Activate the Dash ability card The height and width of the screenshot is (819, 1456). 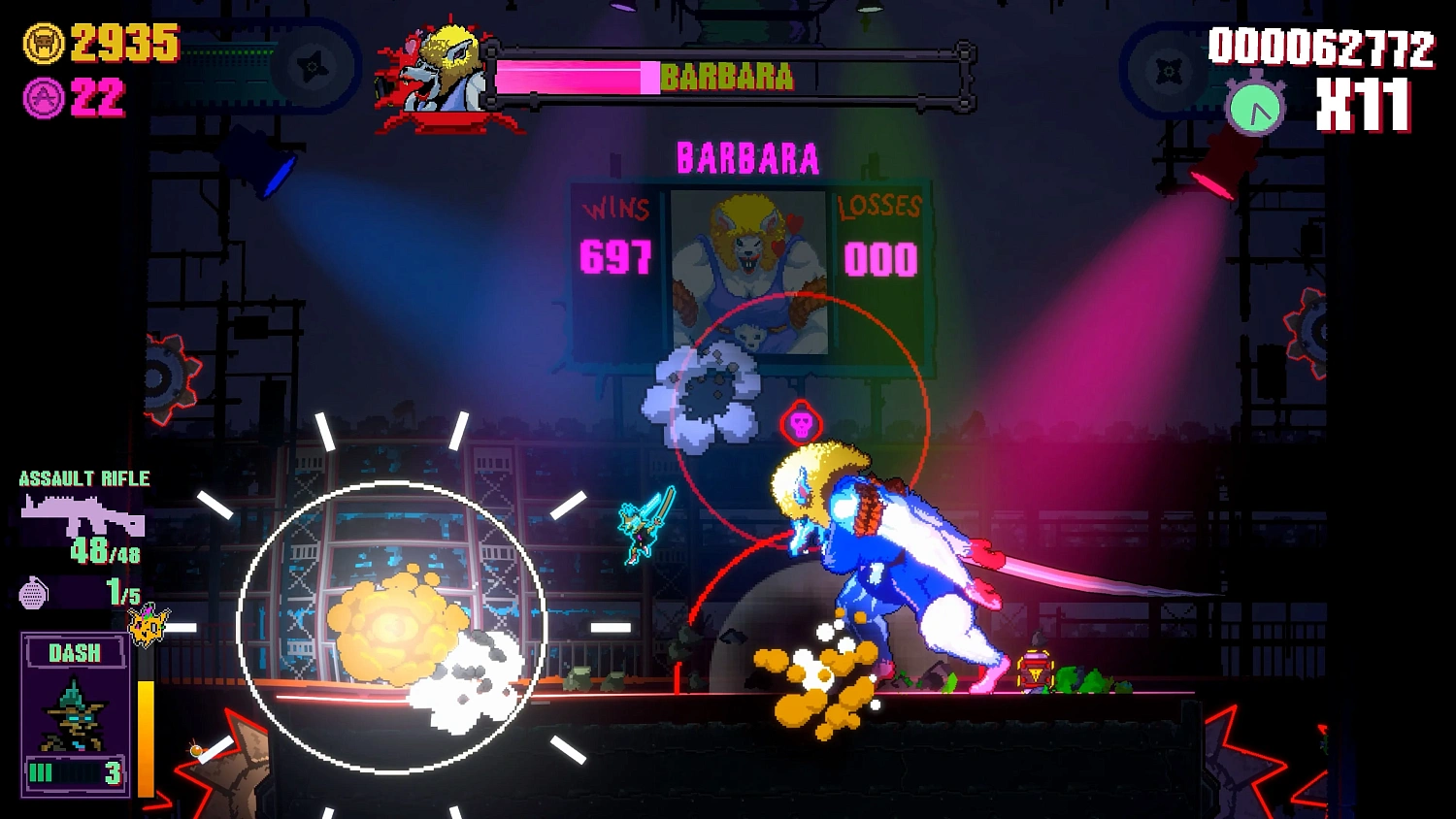76,714
